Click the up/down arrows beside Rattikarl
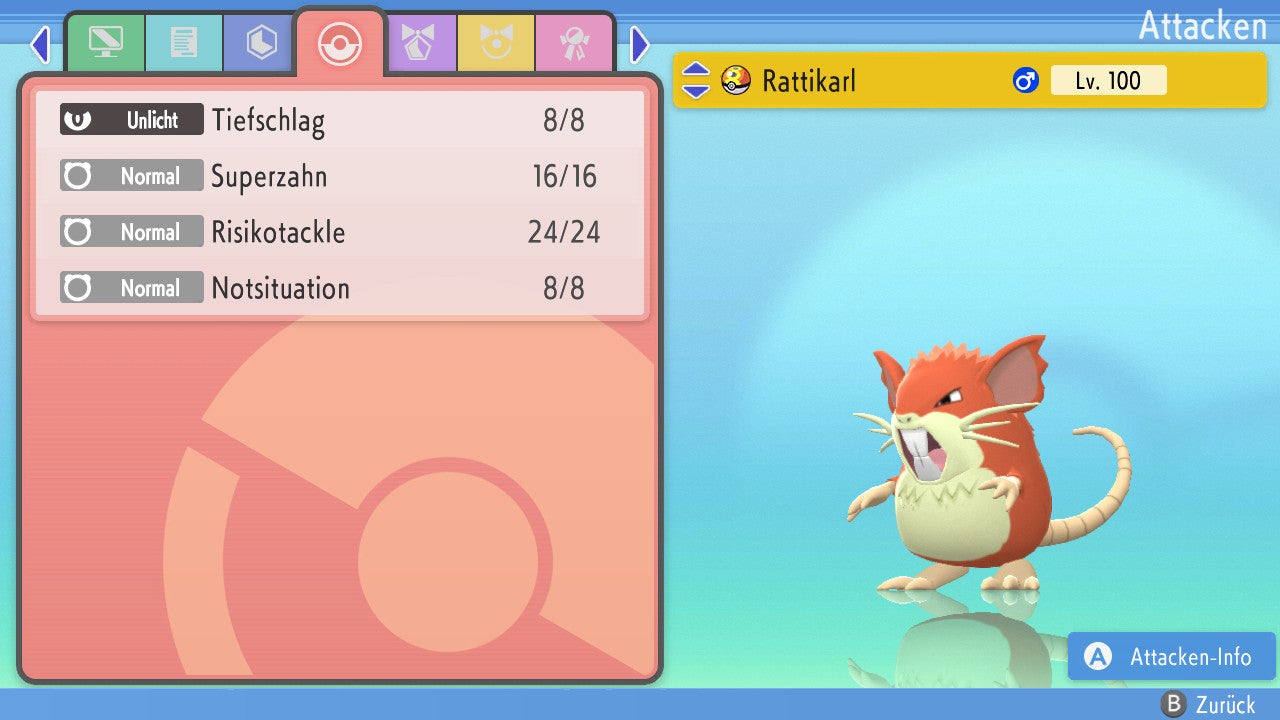This screenshot has height=720, width=1280. [x=696, y=81]
